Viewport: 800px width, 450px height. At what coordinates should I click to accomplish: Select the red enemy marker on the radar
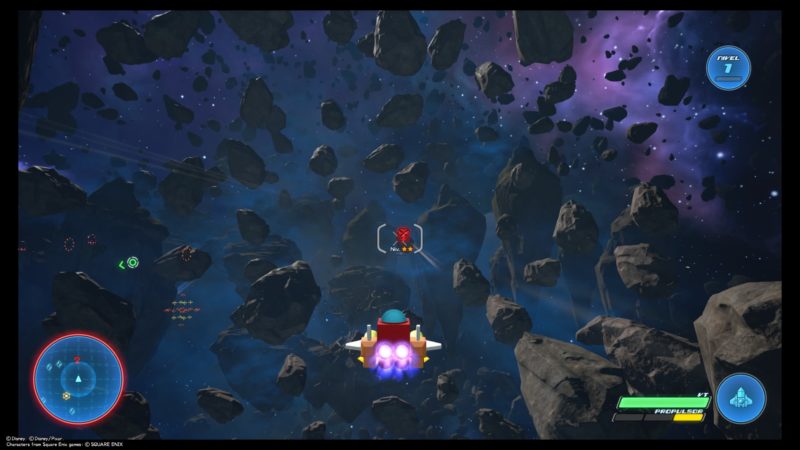[x=77, y=359]
